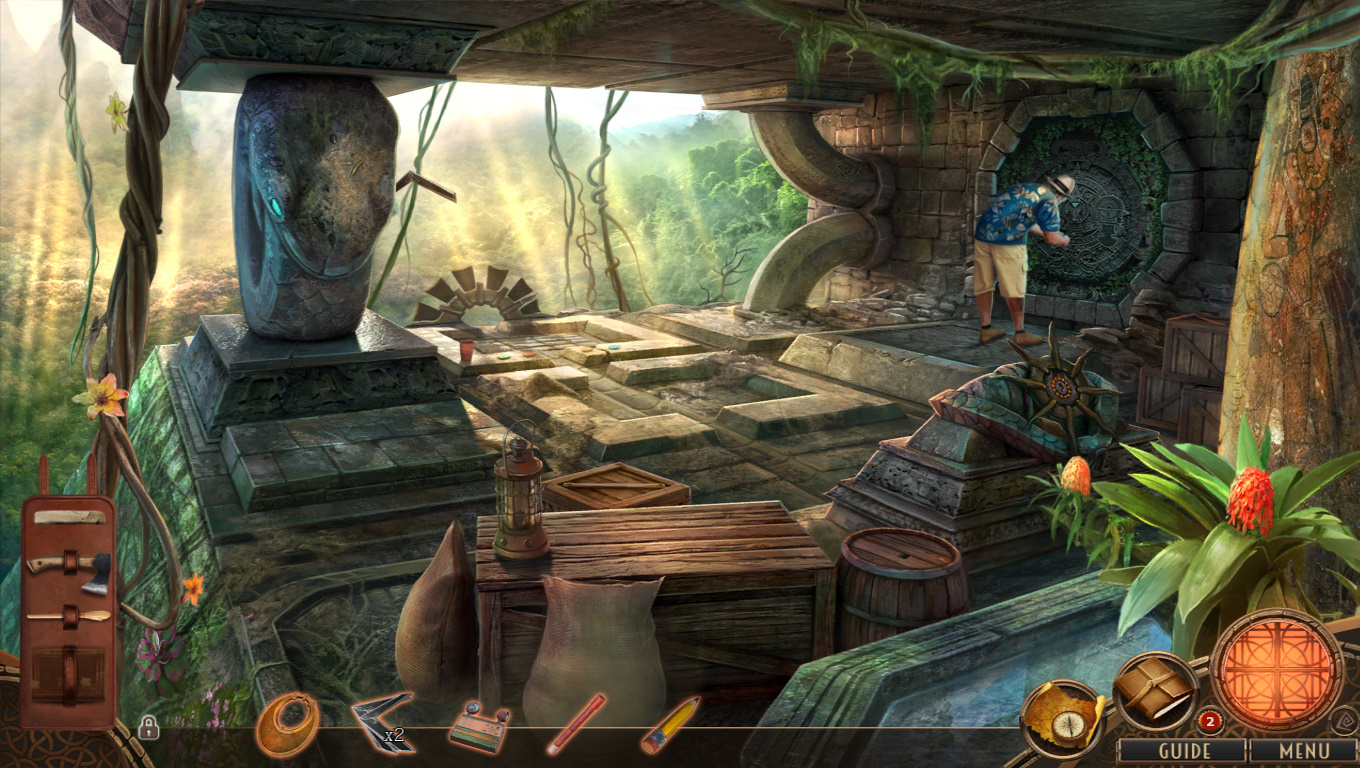Open the leather tool roll pouch

[68, 611]
